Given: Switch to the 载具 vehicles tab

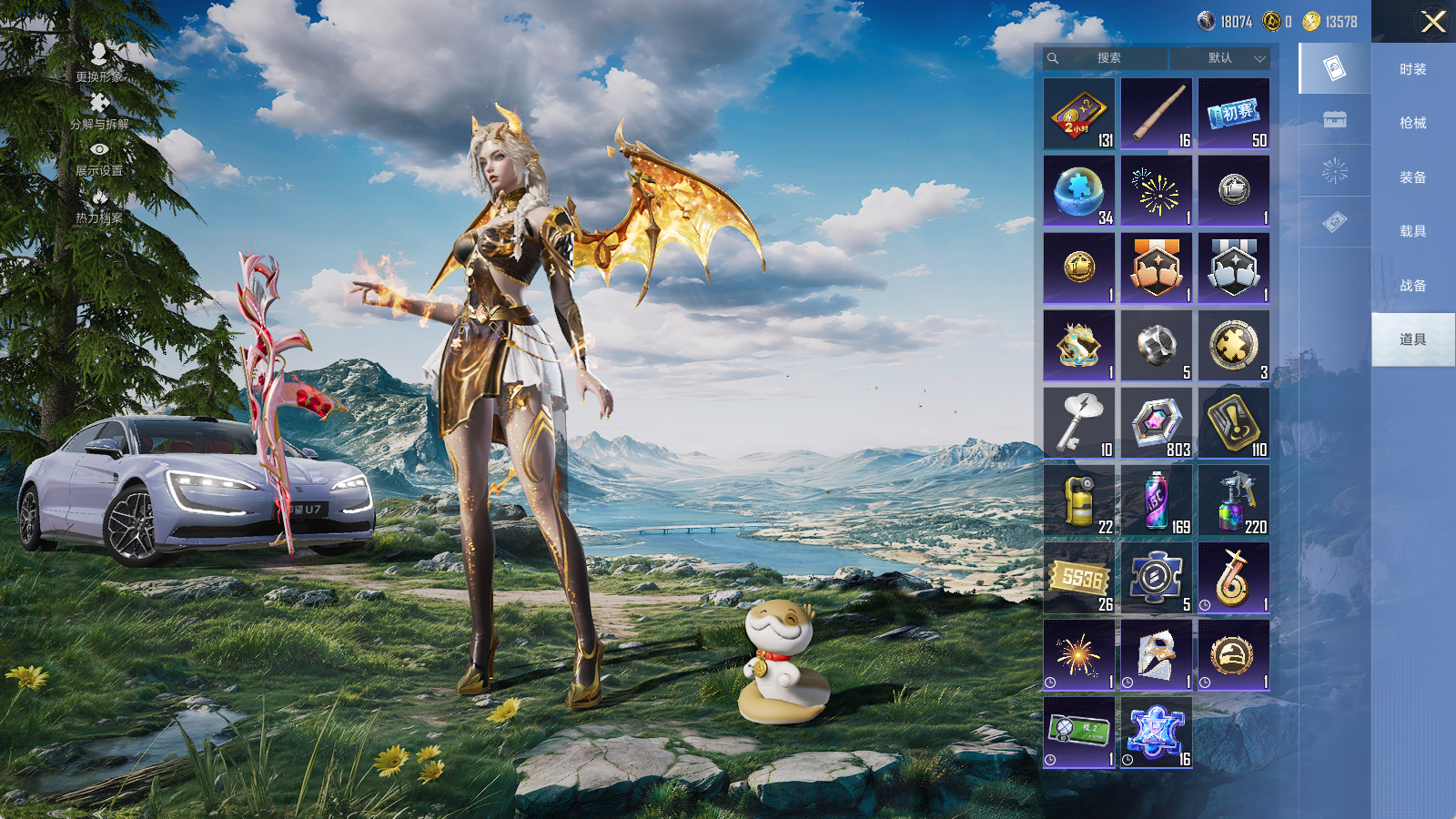Looking at the screenshot, I should [x=1412, y=231].
